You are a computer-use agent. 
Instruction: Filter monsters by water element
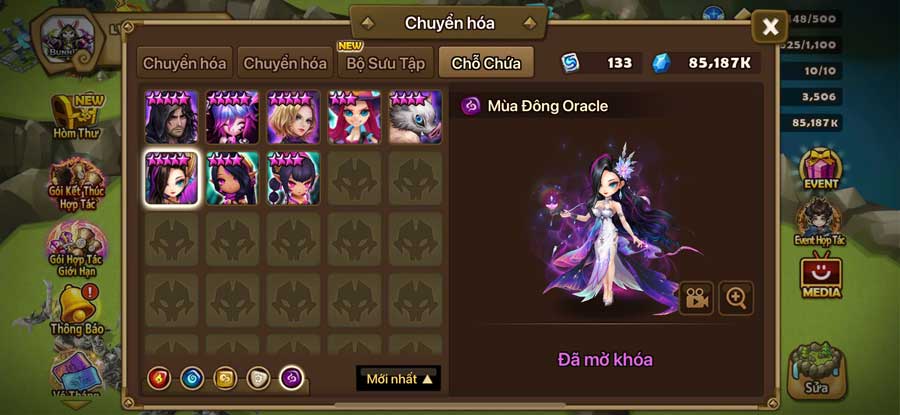[x=192, y=378]
